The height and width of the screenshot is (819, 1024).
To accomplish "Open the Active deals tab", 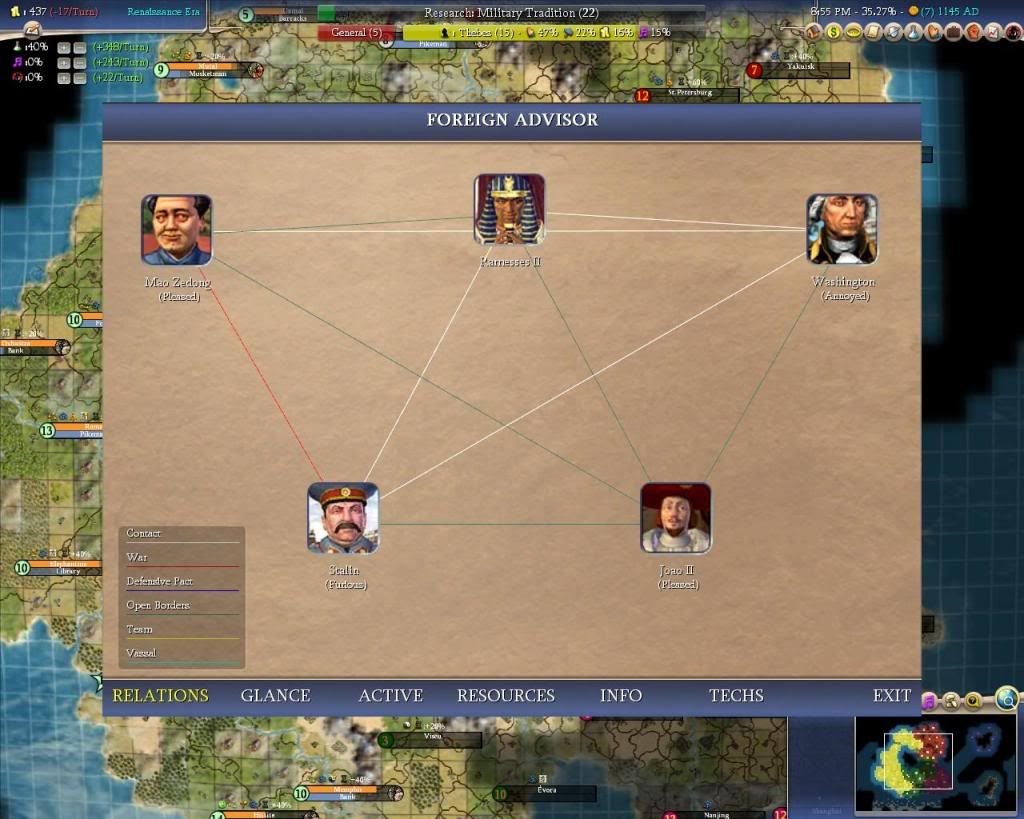I will pos(390,696).
